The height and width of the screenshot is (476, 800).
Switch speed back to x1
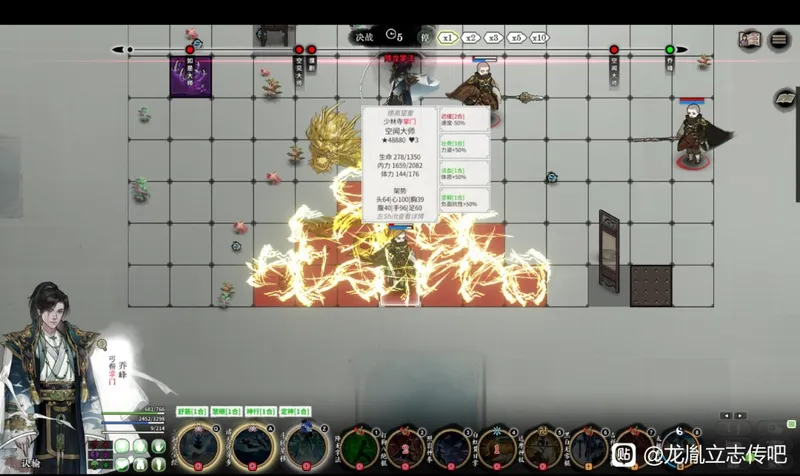449,37
